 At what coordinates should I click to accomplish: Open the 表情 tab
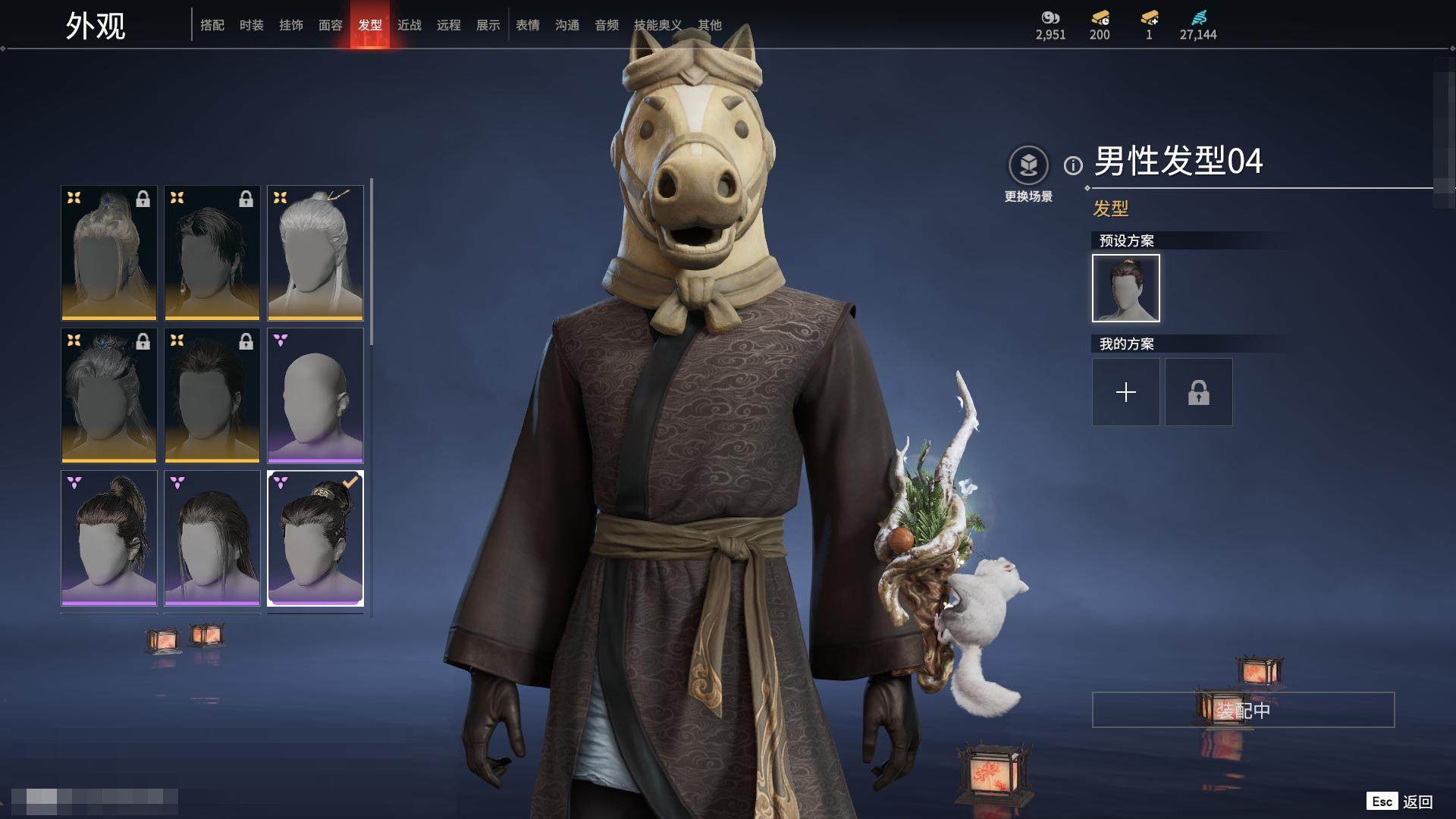[x=528, y=25]
